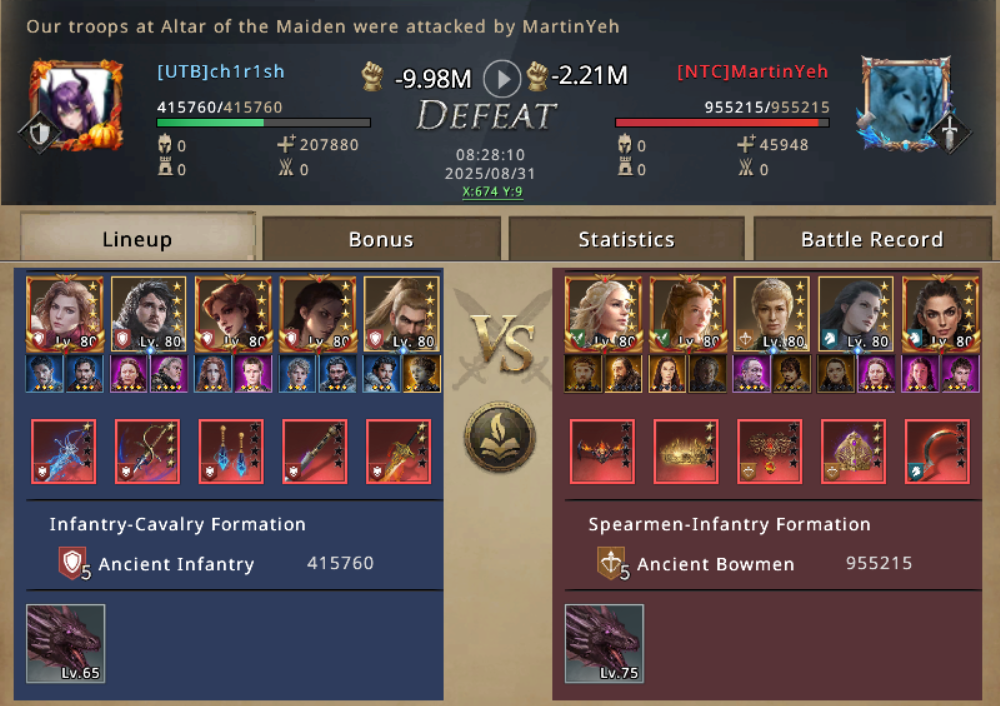Play the battle replay
Screen dimensions: 1000x706
click(x=502, y=77)
